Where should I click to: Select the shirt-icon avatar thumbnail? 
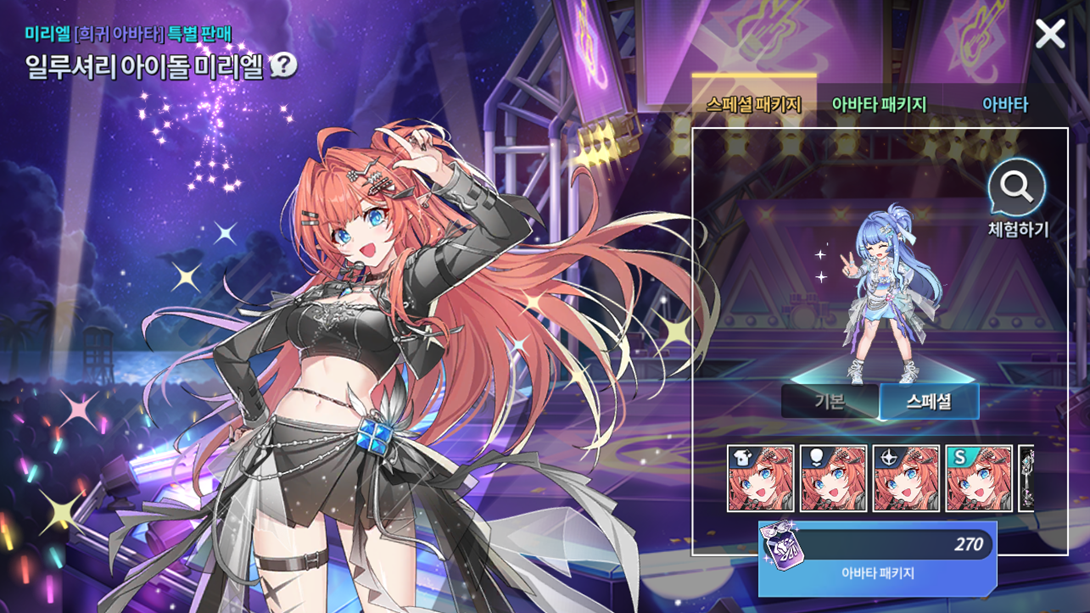(760, 479)
